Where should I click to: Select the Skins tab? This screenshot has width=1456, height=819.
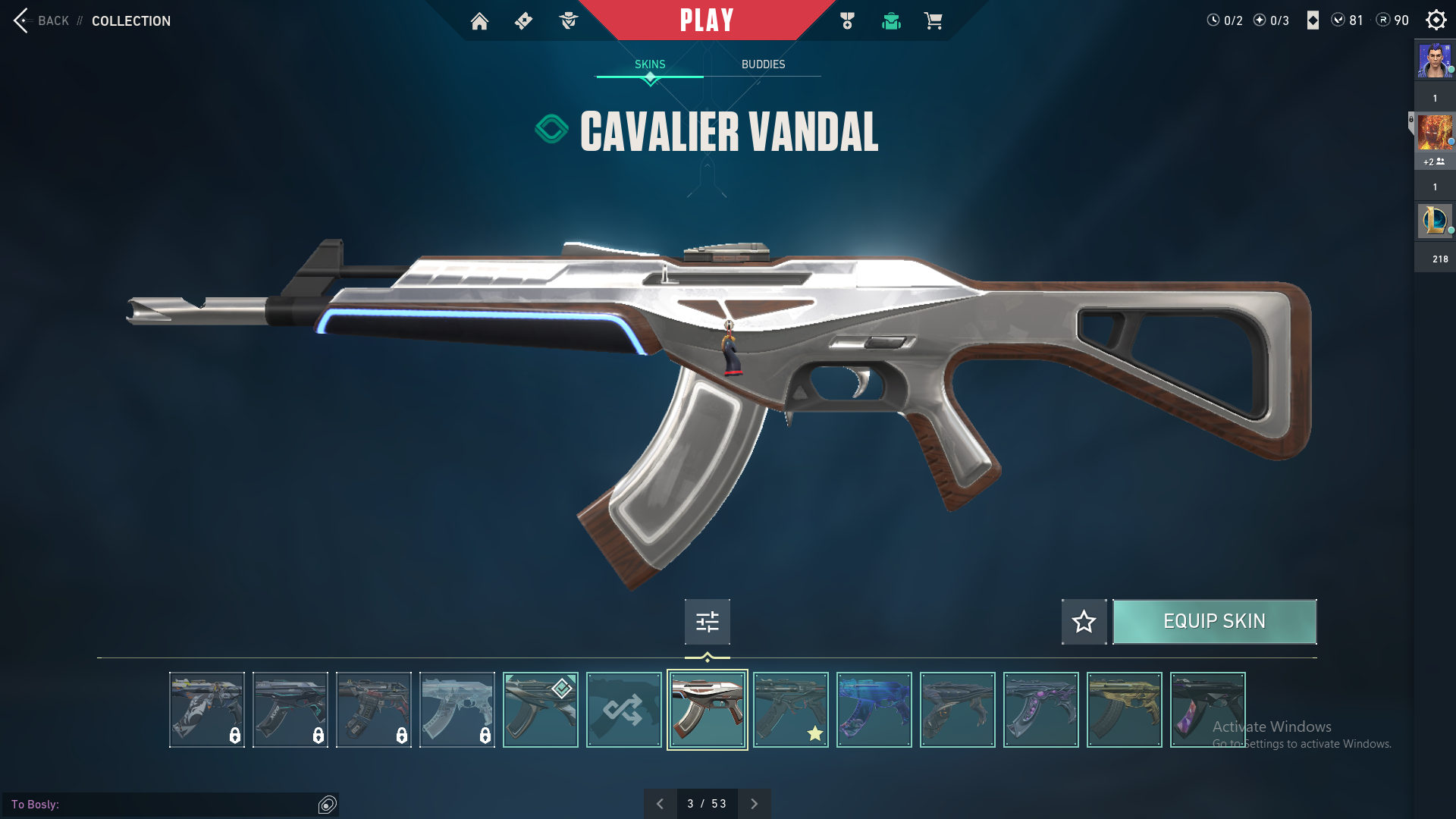(650, 64)
